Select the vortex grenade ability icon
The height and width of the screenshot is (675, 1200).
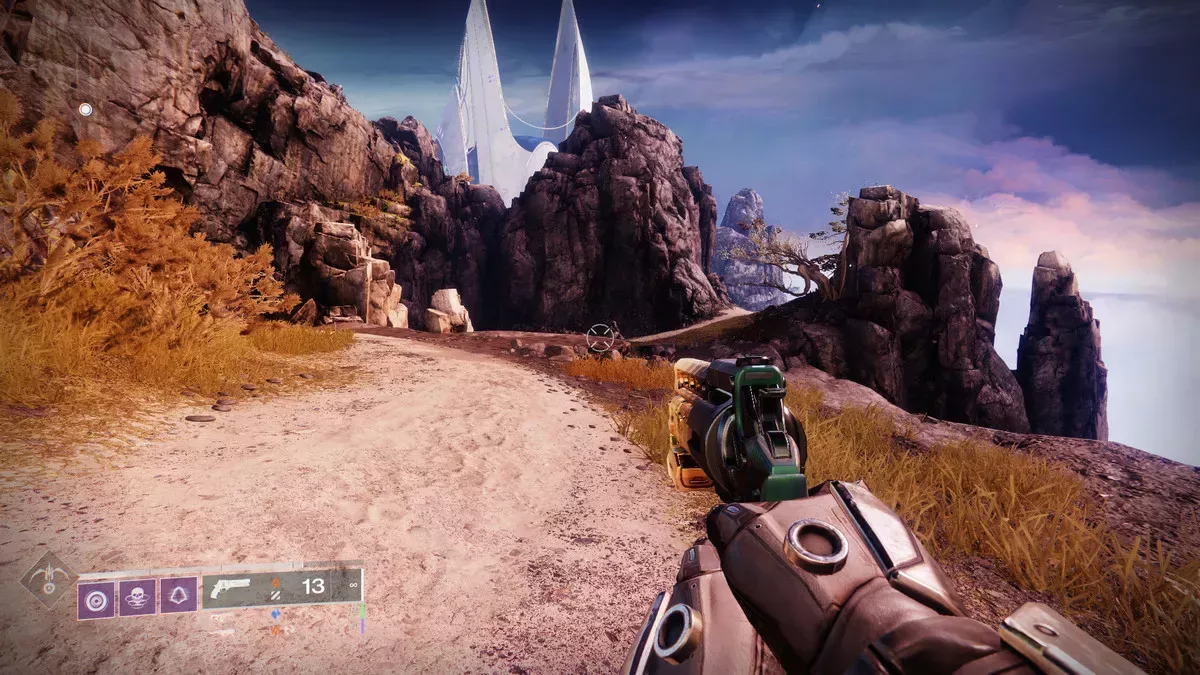pyautogui.click(x=96, y=598)
